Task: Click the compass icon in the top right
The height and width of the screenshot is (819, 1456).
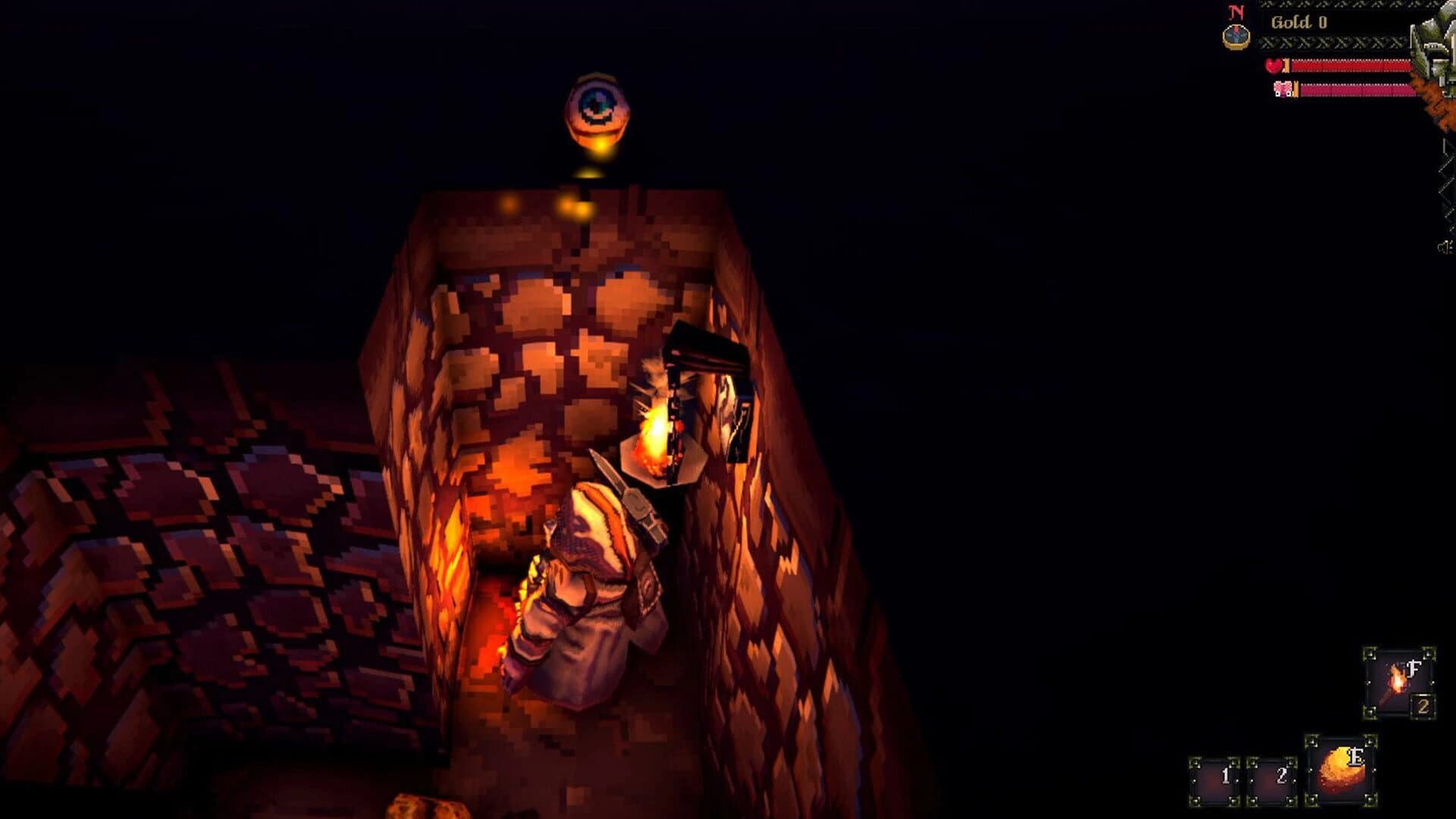Action: tap(1236, 36)
